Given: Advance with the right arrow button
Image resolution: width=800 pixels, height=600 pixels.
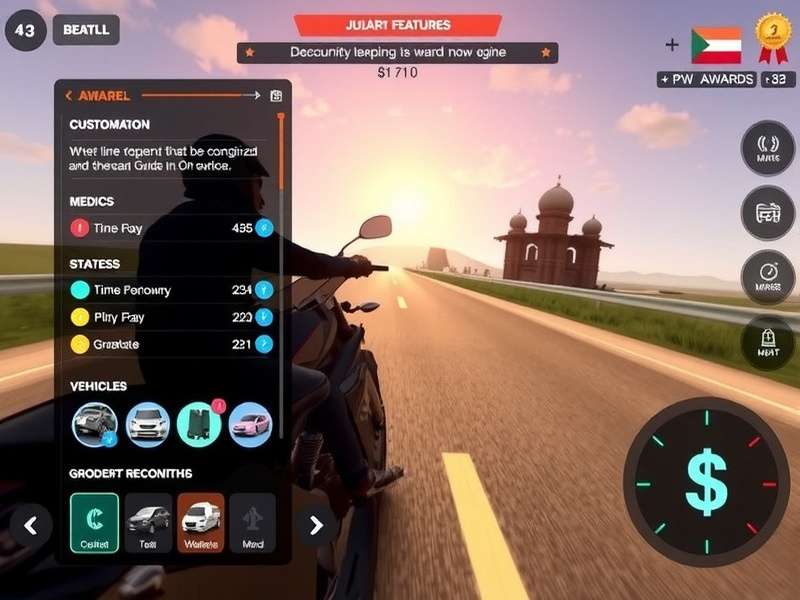Looking at the screenshot, I should (316, 524).
